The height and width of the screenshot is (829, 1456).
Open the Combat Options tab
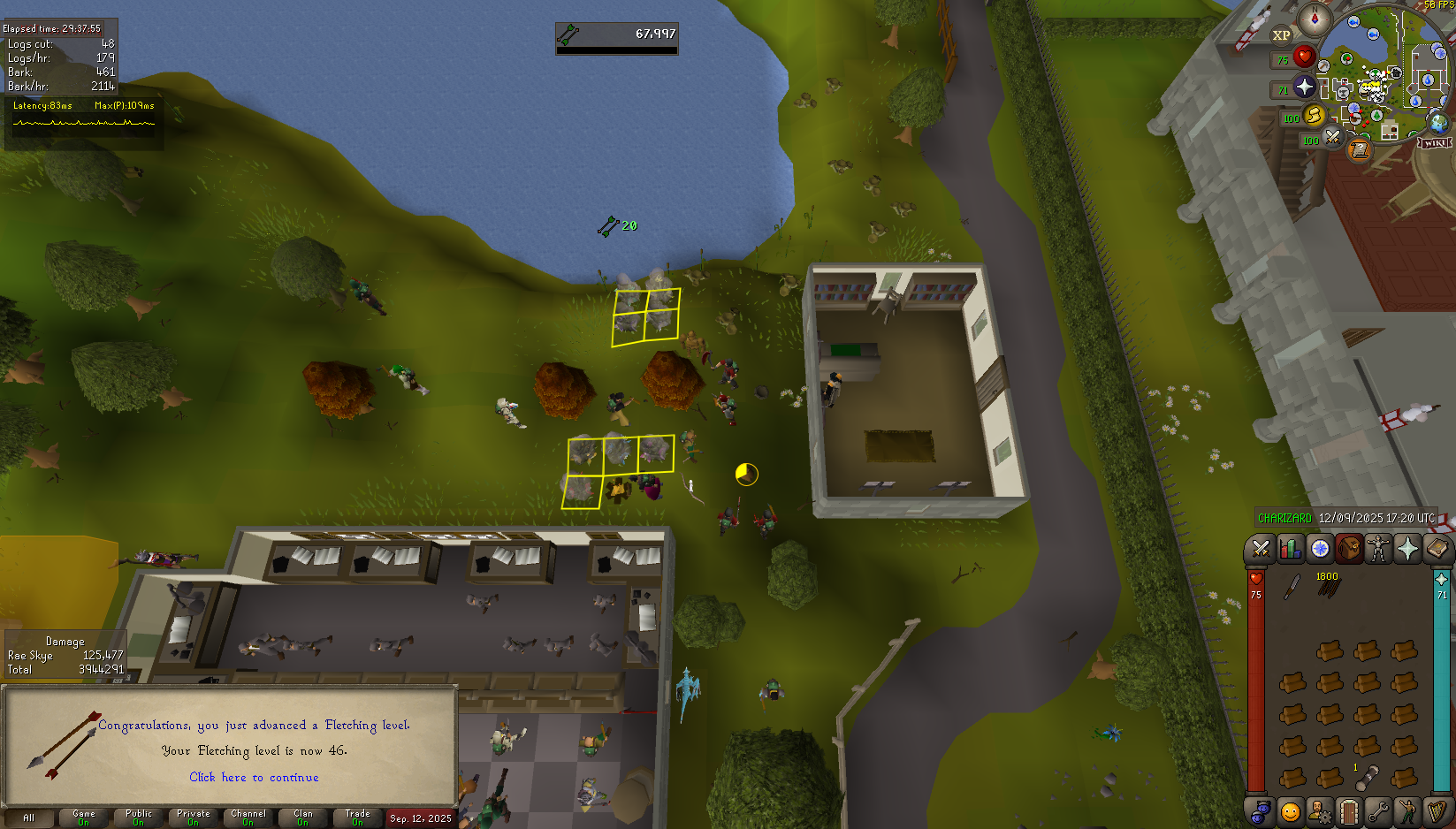(x=1261, y=549)
